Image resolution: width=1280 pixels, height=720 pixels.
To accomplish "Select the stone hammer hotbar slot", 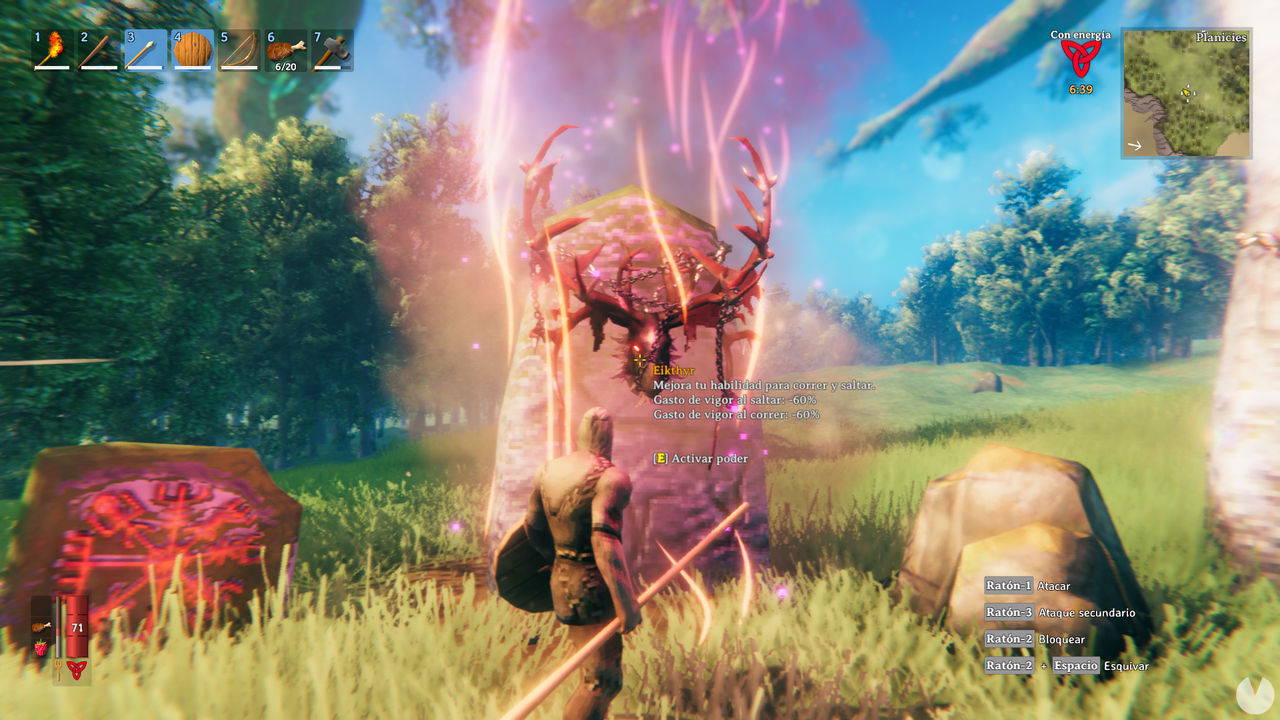I will point(332,50).
